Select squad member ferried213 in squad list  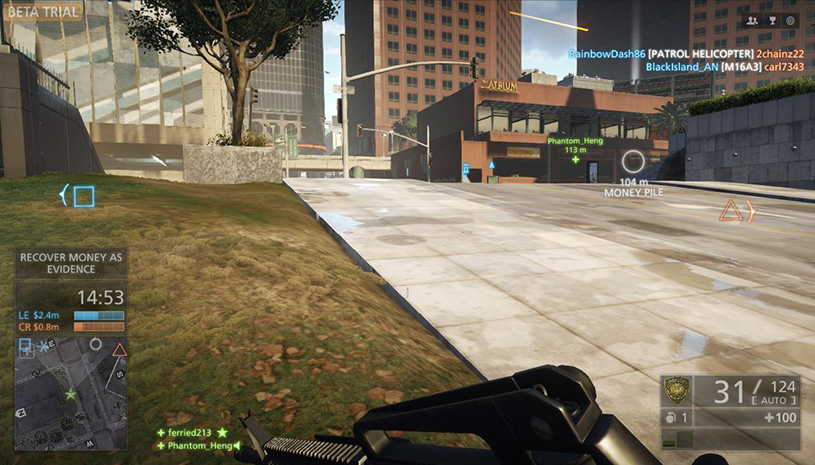click(x=189, y=432)
